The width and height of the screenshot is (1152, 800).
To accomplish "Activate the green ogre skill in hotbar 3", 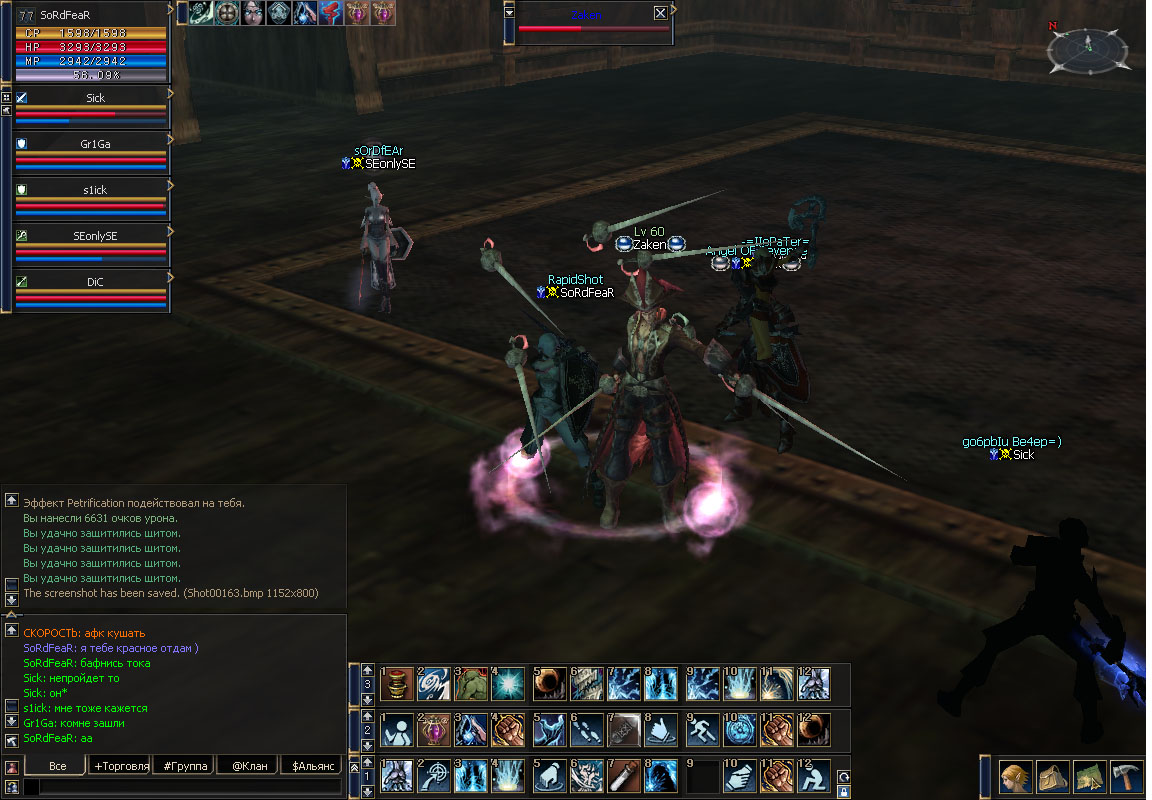I will coord(471,684).
